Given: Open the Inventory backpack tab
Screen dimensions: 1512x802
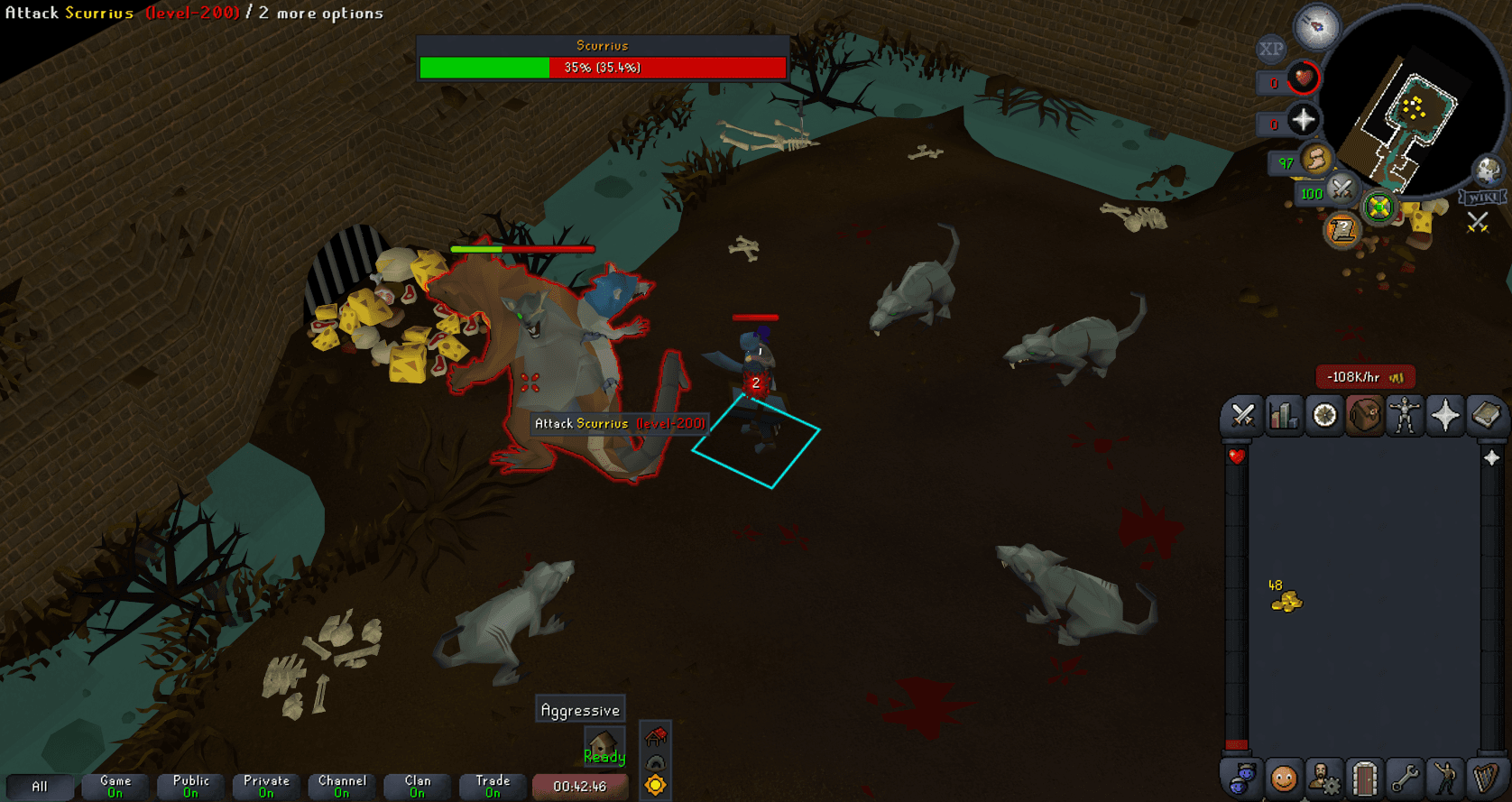Looking at the screenshot, I should 1364,416.
